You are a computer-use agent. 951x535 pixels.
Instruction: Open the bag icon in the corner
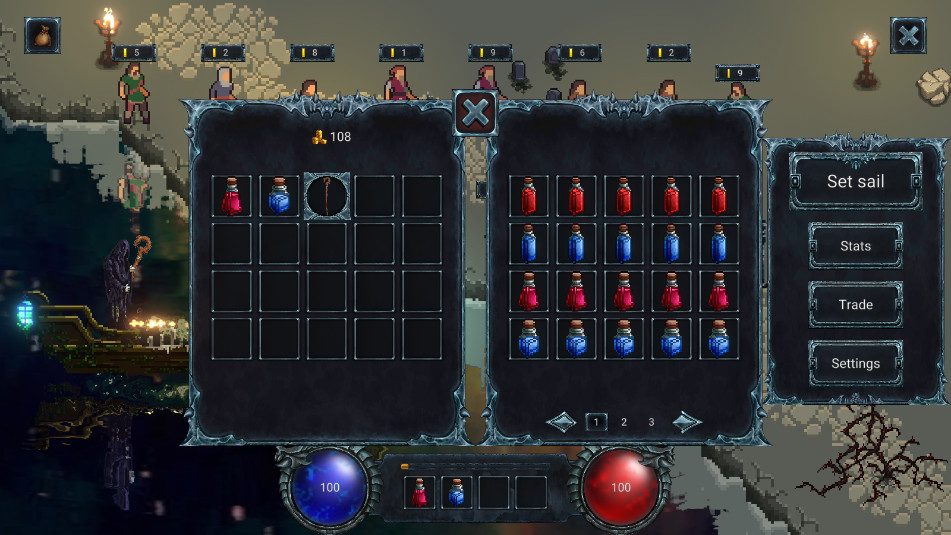(42, 35)
